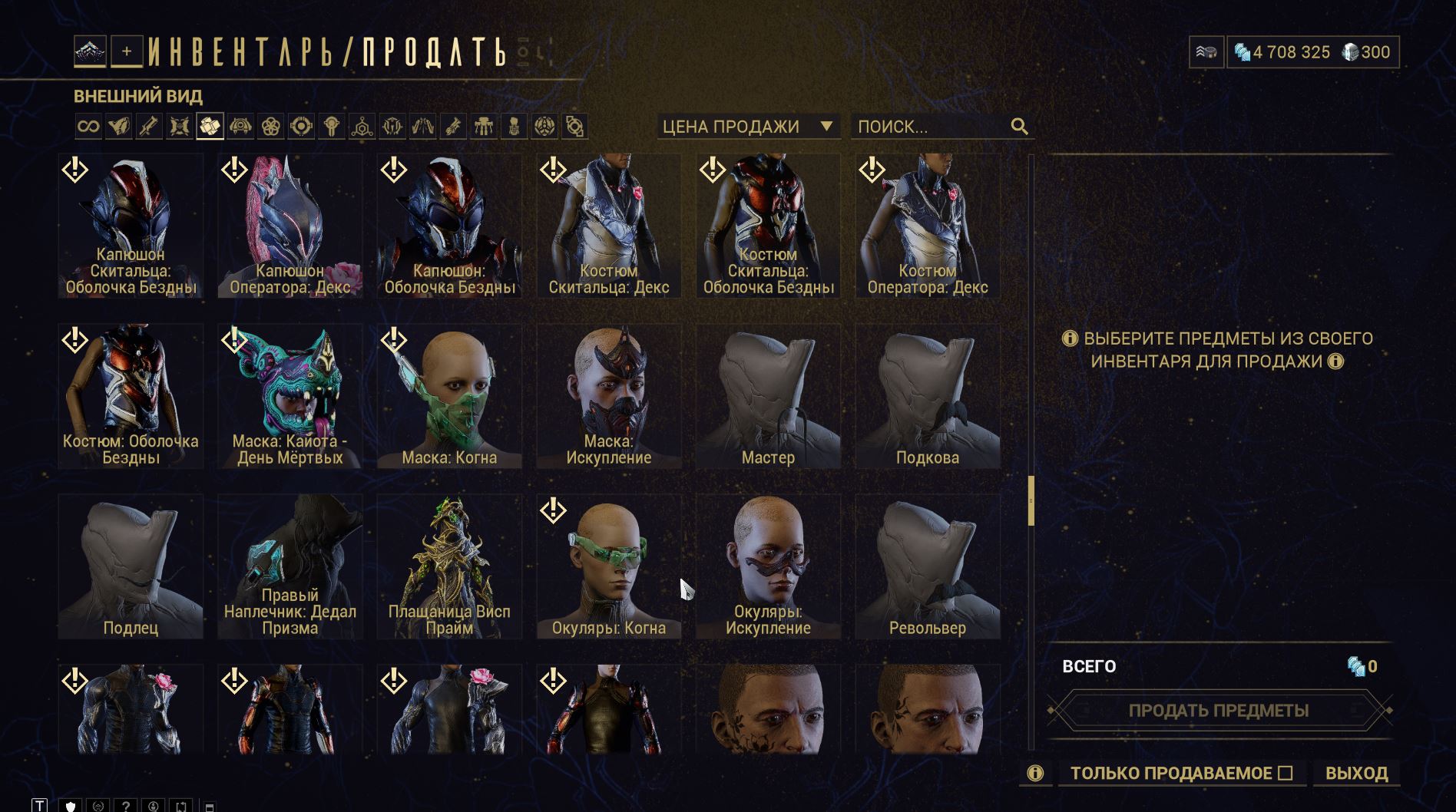Screen dimensions: 1456x812
Task: Select the Маска: Когна item
Action: coord(449,396)
